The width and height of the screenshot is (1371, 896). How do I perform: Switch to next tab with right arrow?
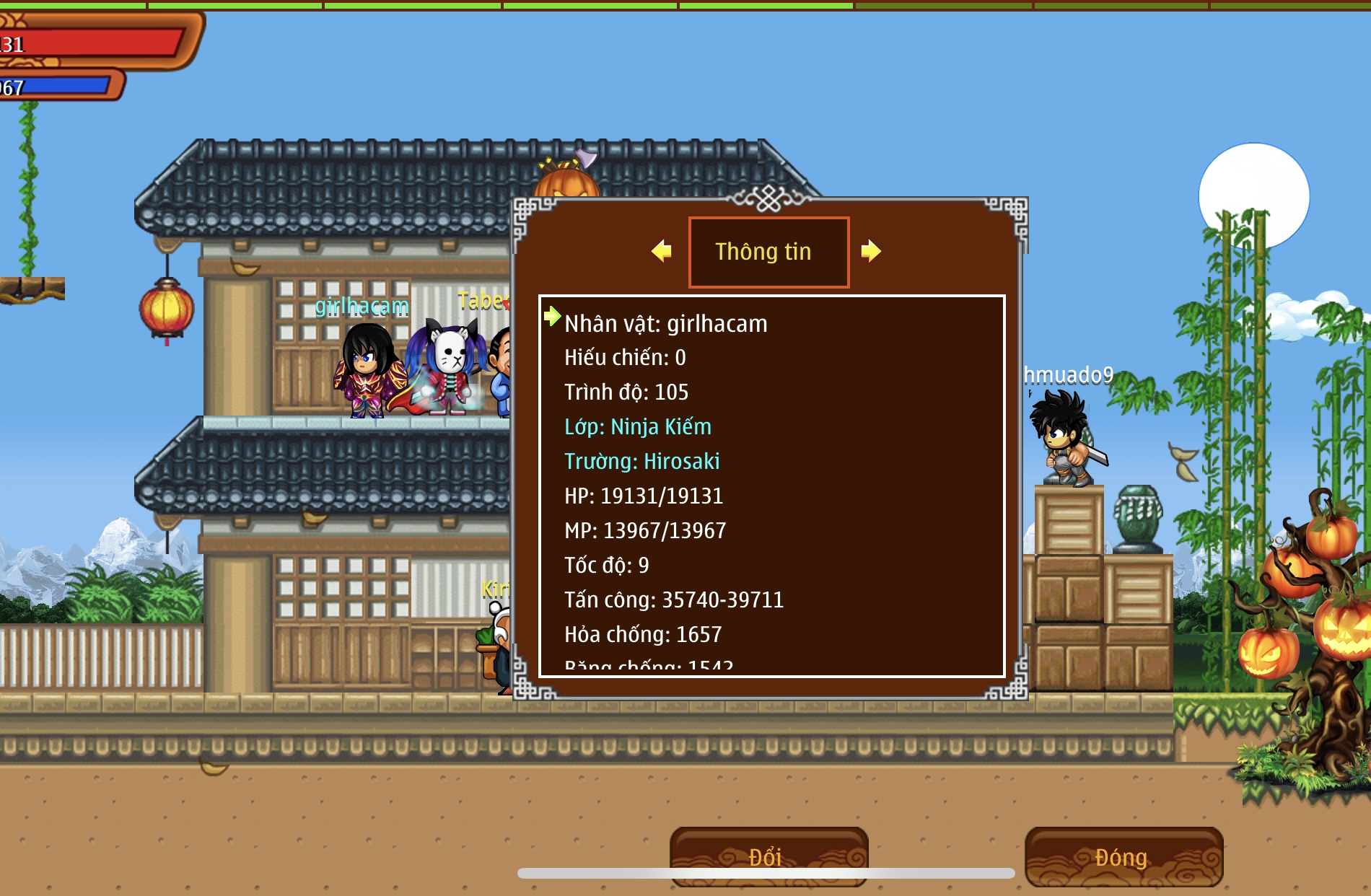click(871, 251)
